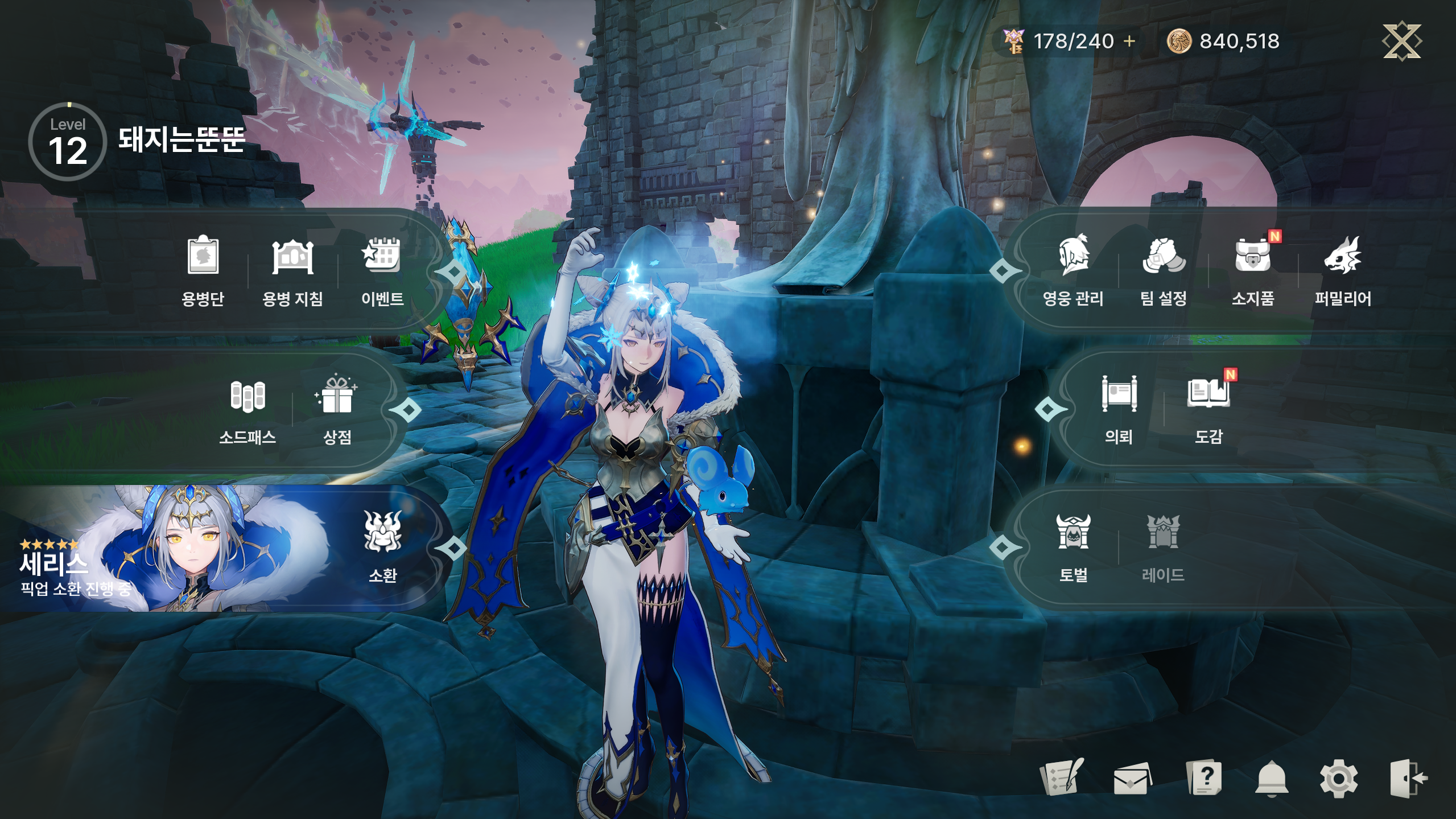1456x819 pixels.
Task: Open the 이벤트 events menu
Action: (382, 269)
